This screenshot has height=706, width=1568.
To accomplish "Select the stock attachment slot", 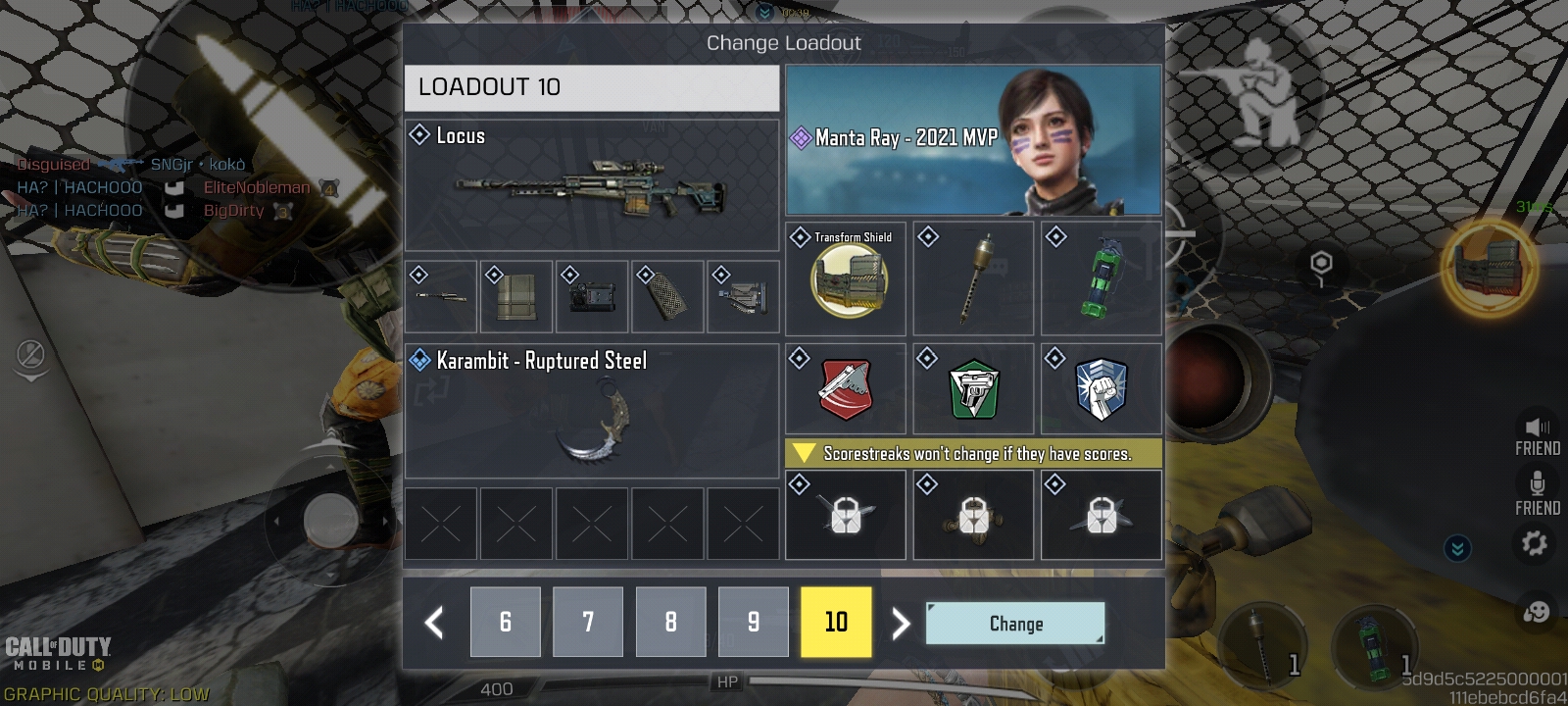I will pyautogui.click(x=743, y=295).
